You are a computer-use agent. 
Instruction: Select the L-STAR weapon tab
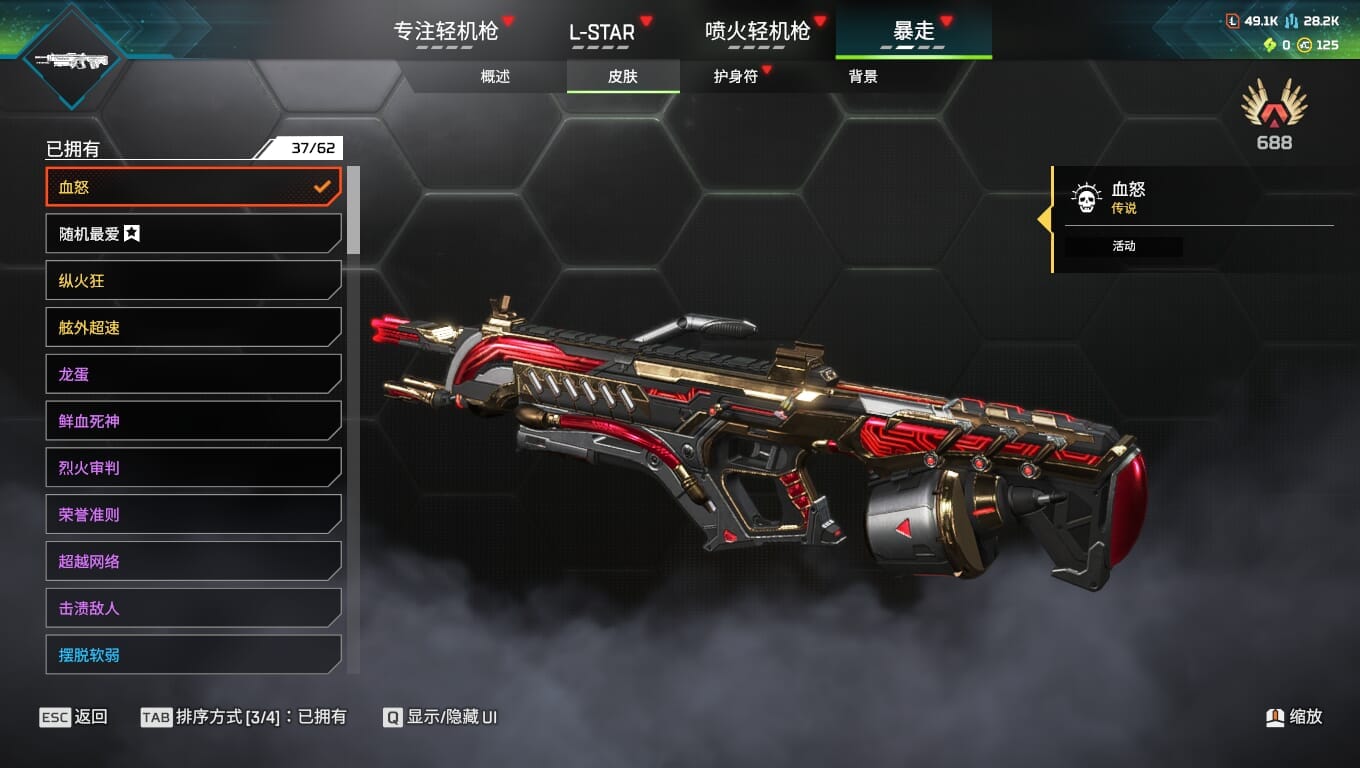click(x=602, y=31)
